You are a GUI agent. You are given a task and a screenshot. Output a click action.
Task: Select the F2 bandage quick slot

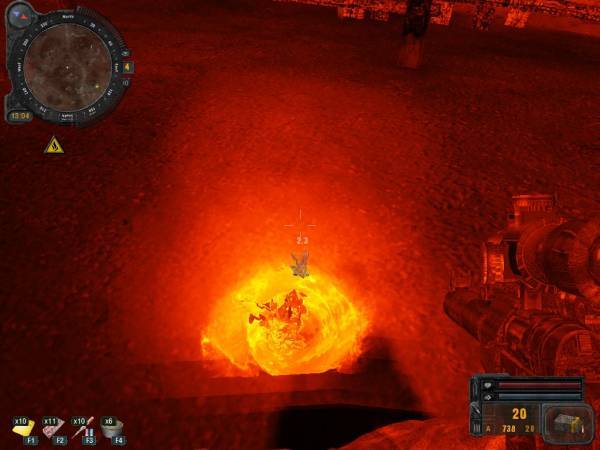click(x=54, y=428)
